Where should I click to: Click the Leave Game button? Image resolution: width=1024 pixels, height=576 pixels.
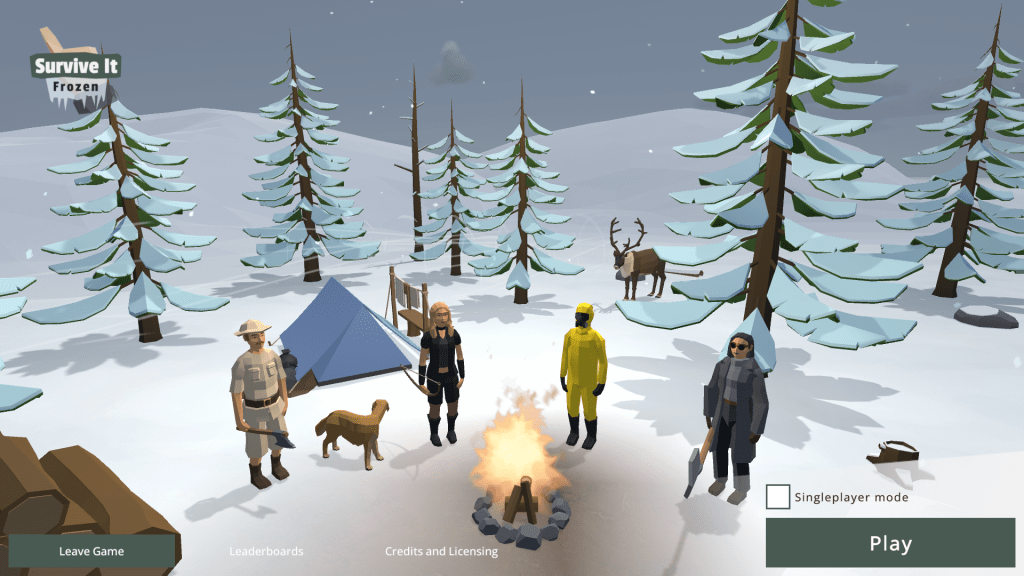coord(90,551)
